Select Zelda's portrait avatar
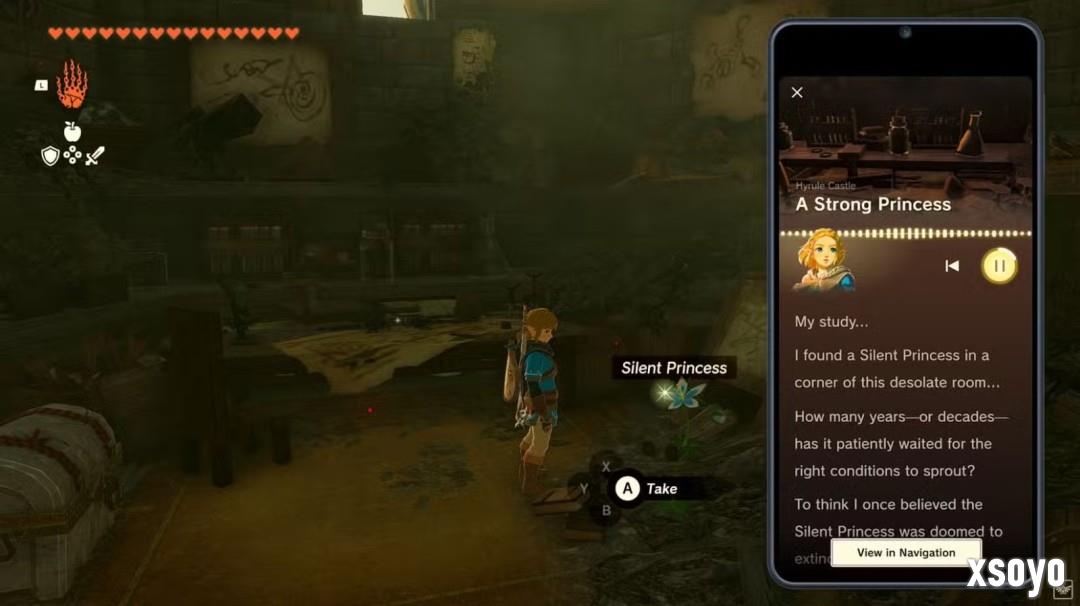The image size is (1080, 606). 824,262
